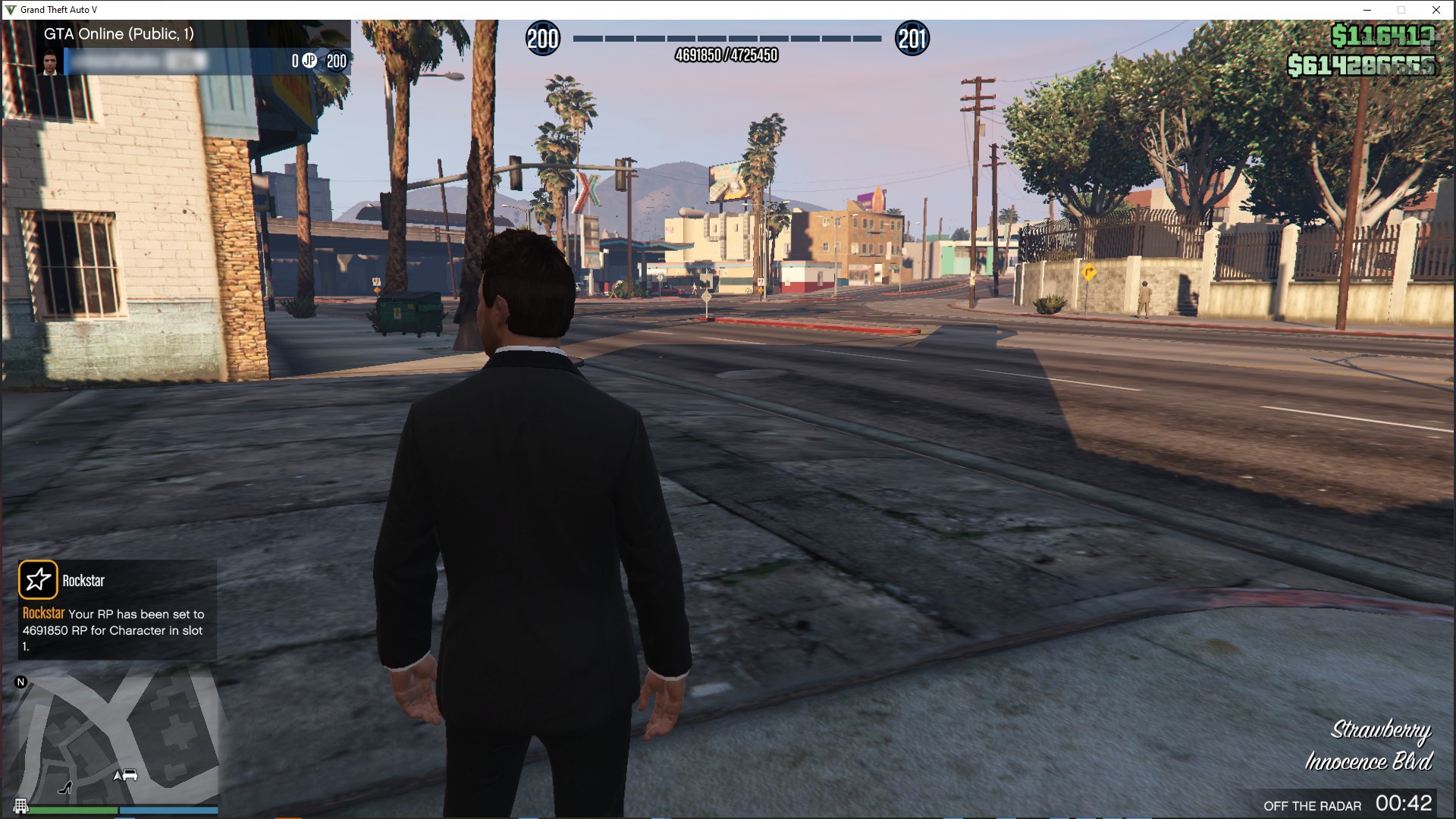Viewport: 1456px width, 819px height.
Task: Close the Grand Theft Auto V window
Action: [1436, 10]
